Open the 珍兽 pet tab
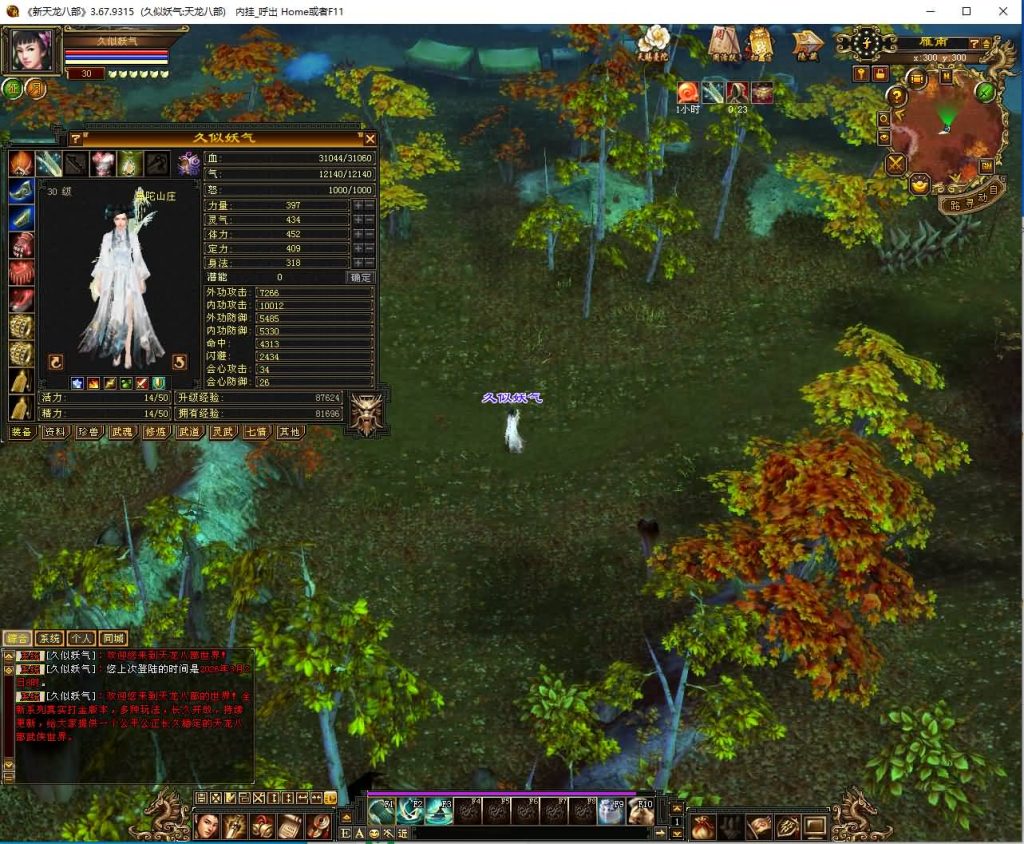 88,432
